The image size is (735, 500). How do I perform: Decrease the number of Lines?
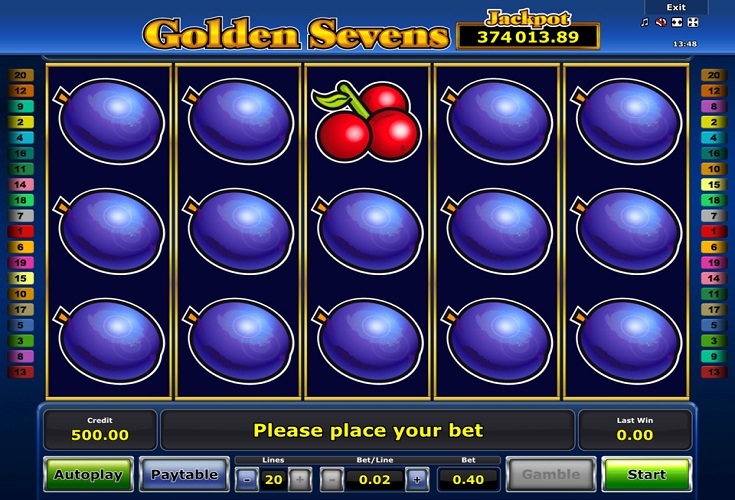coord(248,479)
